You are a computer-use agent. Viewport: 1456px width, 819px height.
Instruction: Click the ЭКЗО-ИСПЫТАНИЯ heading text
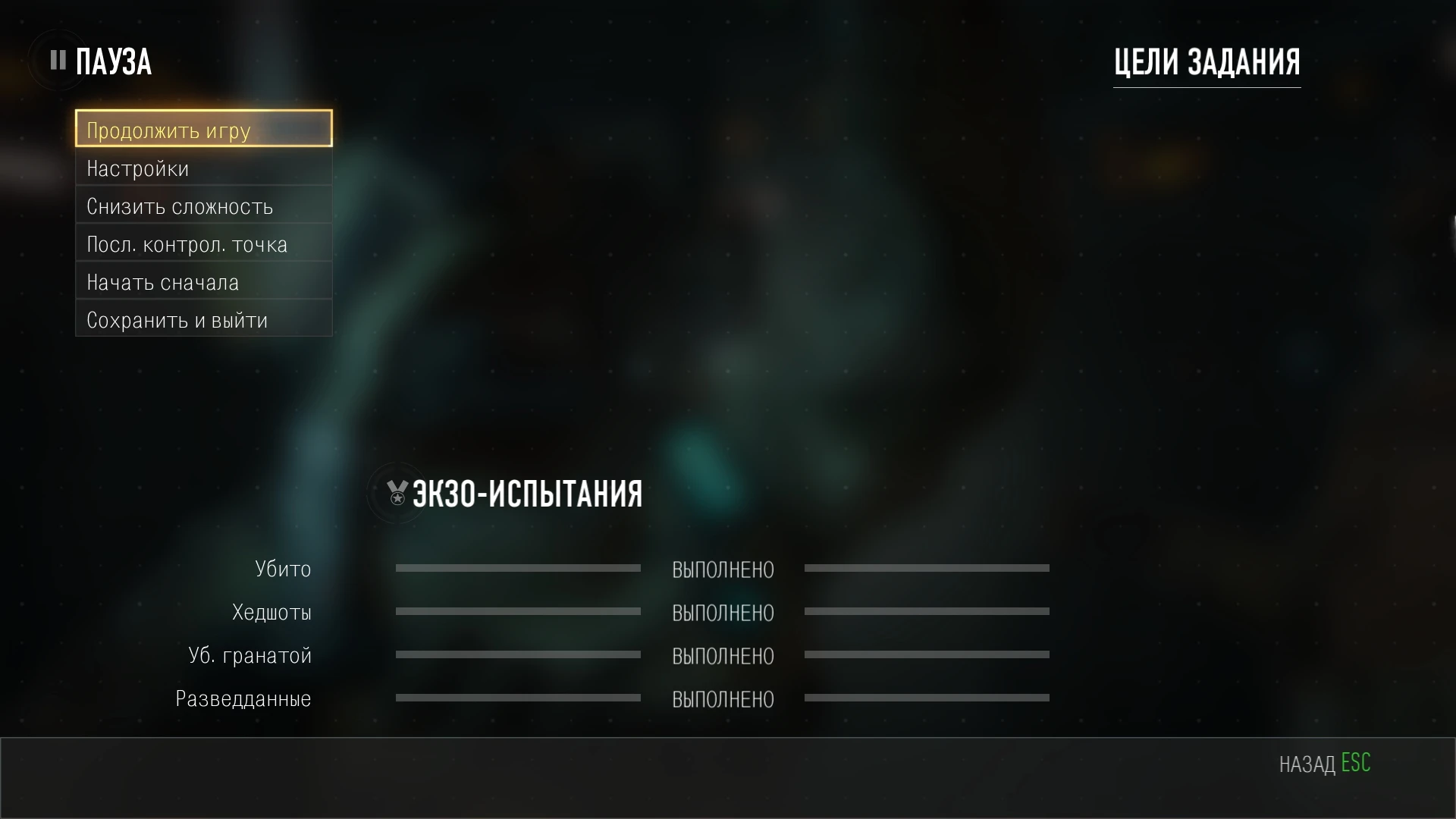[x=527, y=493]
